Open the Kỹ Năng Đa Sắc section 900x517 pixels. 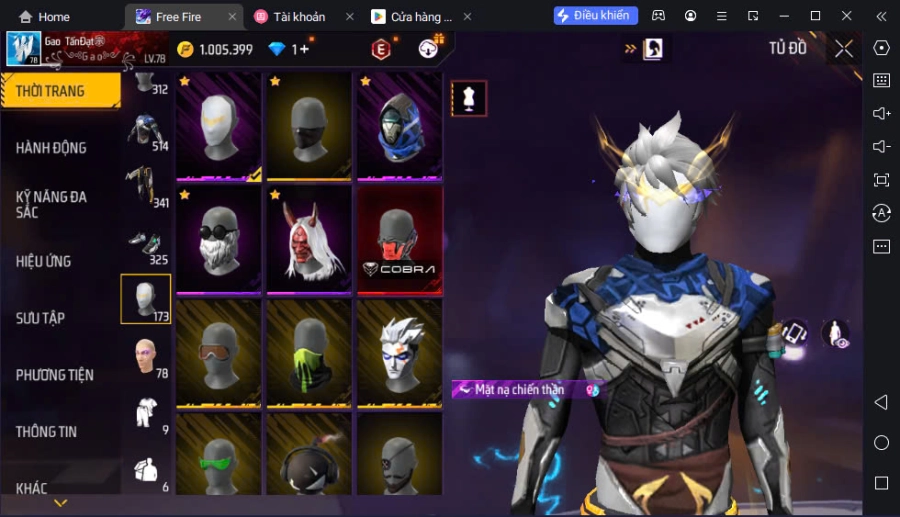point(52,204)
